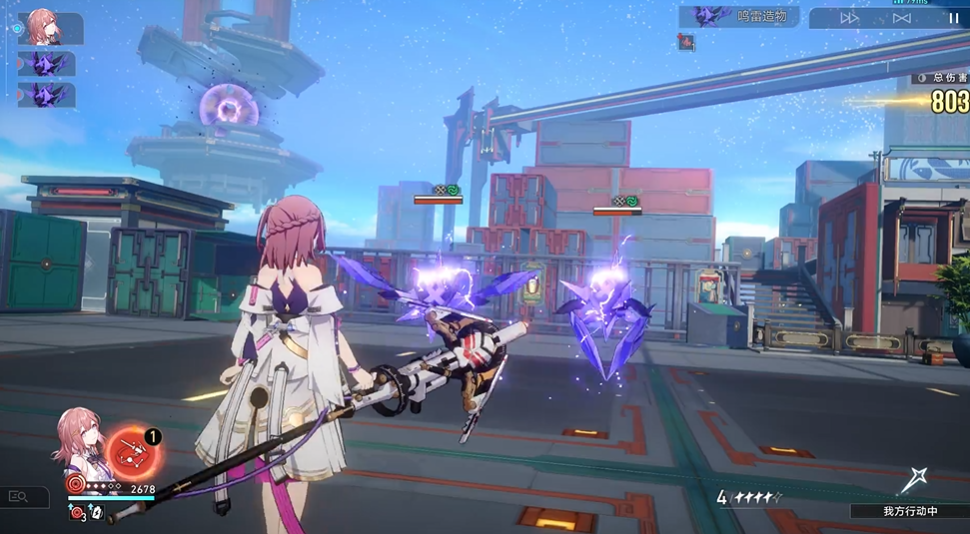Toggle auto-battle mode
Screen dimensions: 970x534
pyautogui.click(x=902, y=18)
